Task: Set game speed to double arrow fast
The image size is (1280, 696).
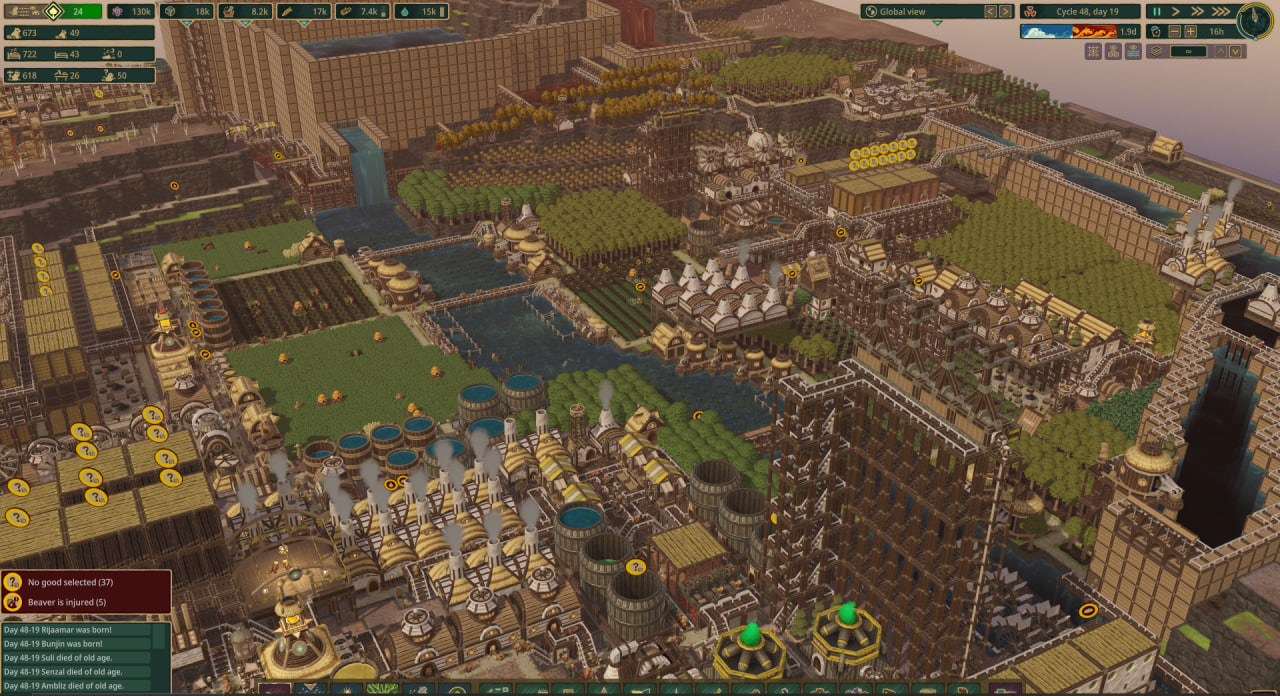Action: (x=1198, y=11)
